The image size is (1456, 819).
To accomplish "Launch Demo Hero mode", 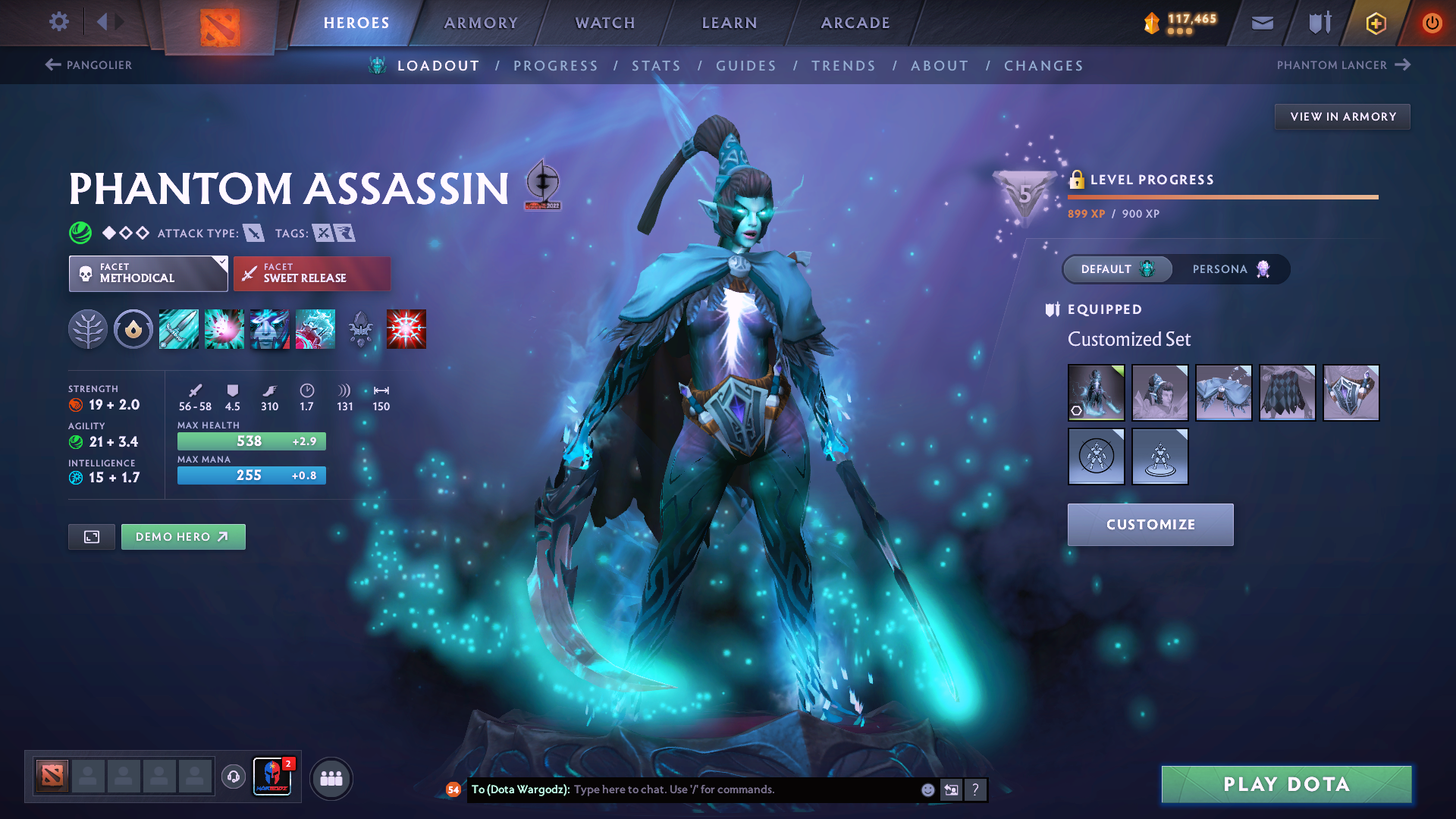I will click(183, 537).
